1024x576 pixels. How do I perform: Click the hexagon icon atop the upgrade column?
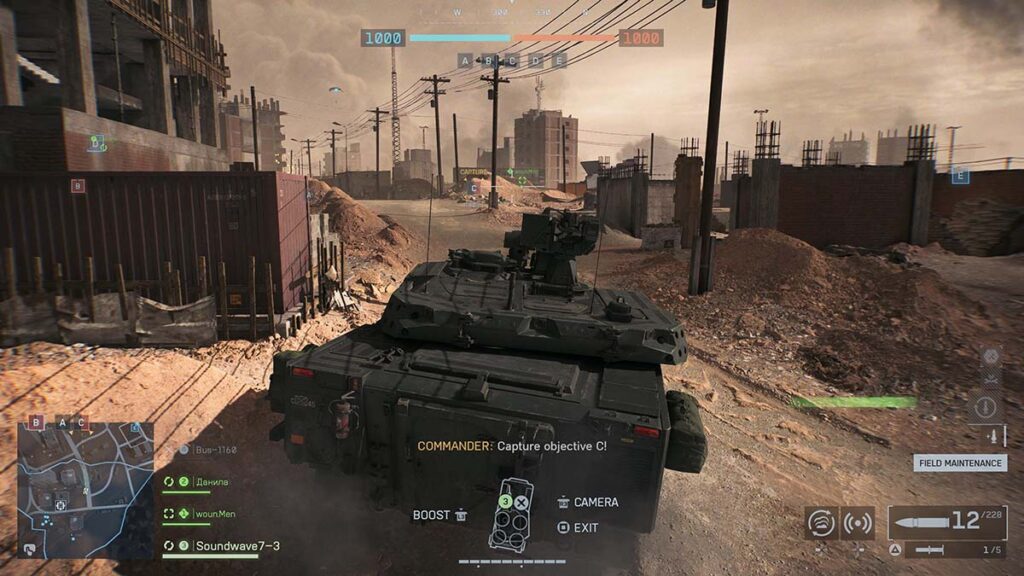pos(990,356)
